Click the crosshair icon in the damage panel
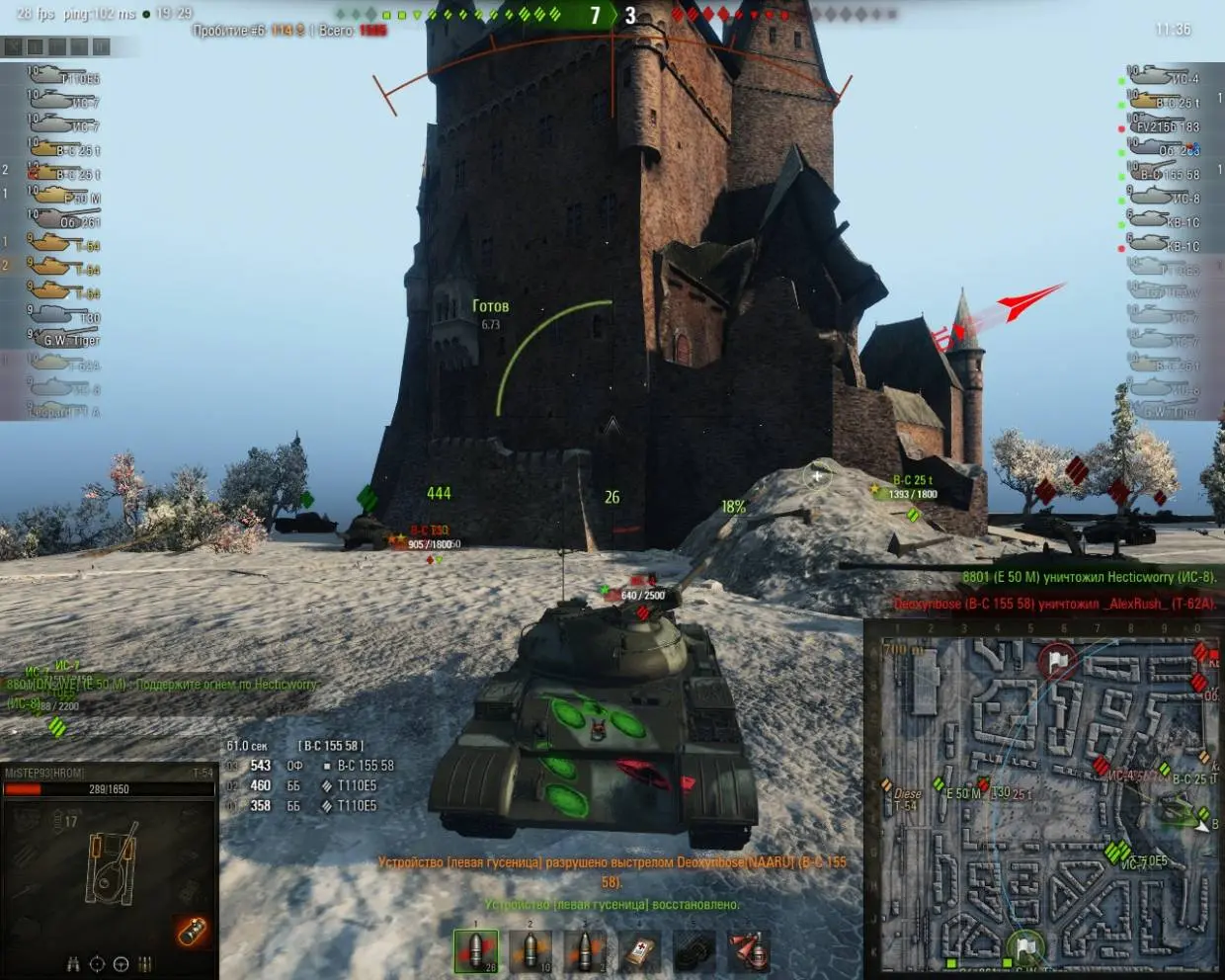This screenshot has width=1225, height=980. [x=97, y=964]
